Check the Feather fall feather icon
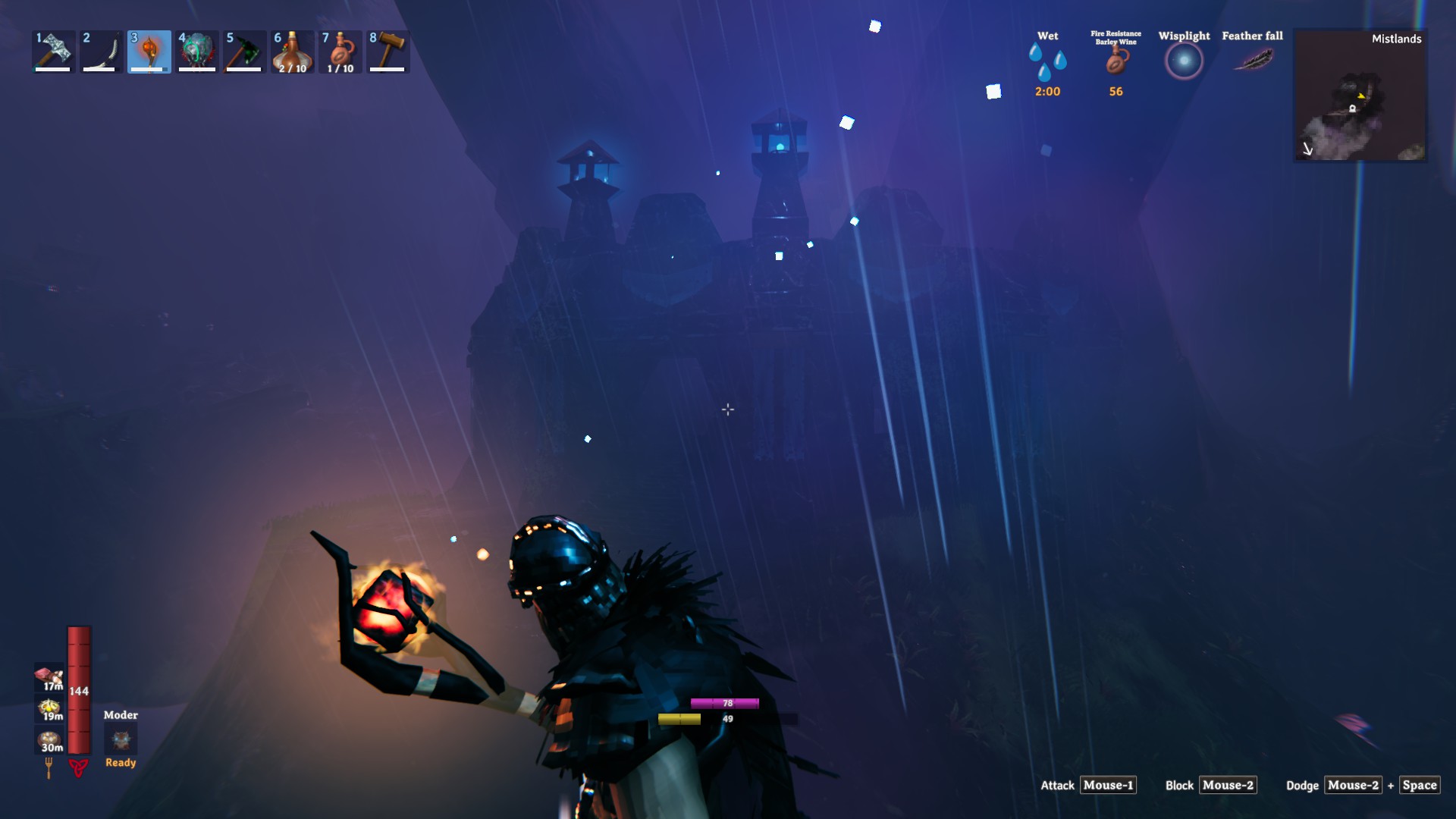1456x819 pixels. point(1252,59)
